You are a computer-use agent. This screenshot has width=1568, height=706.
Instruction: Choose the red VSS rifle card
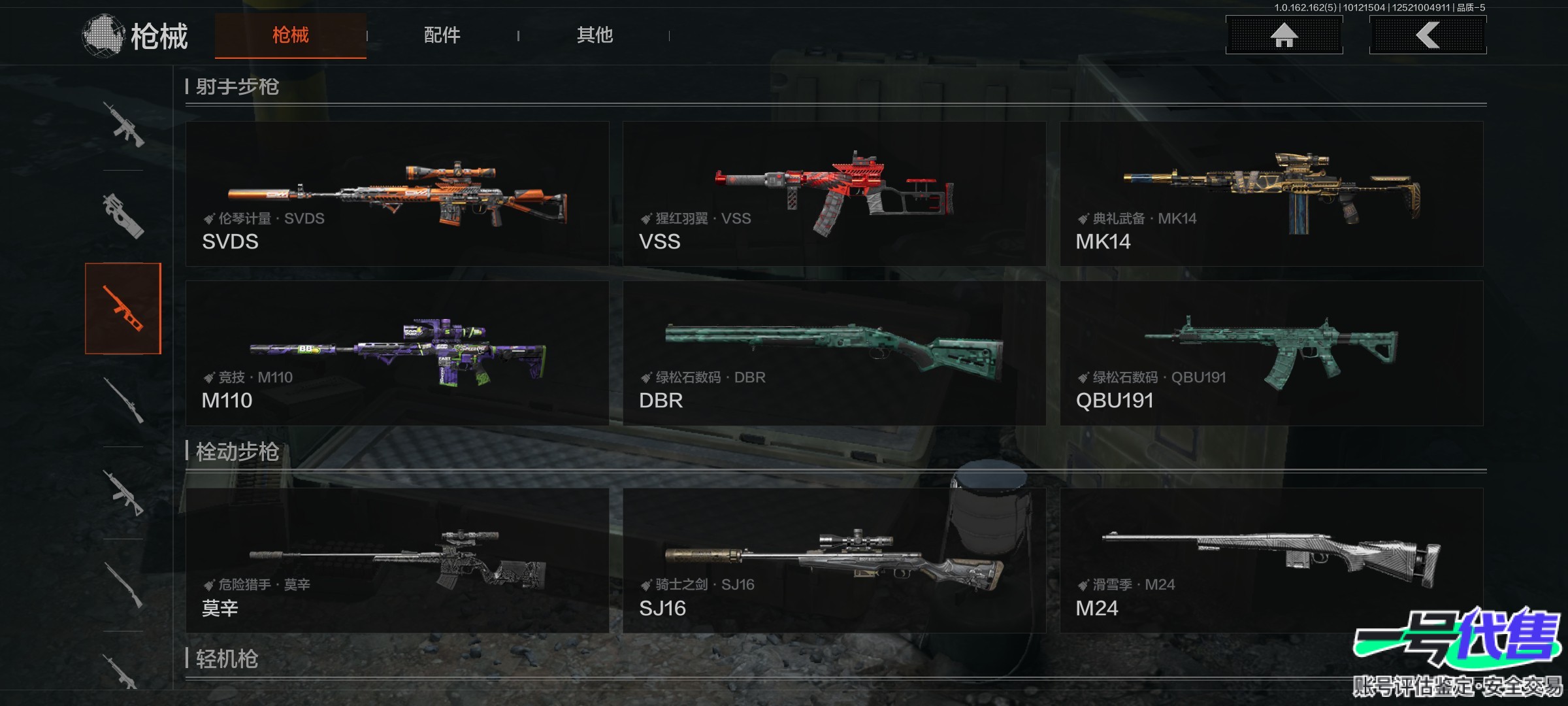click(834, 193)
